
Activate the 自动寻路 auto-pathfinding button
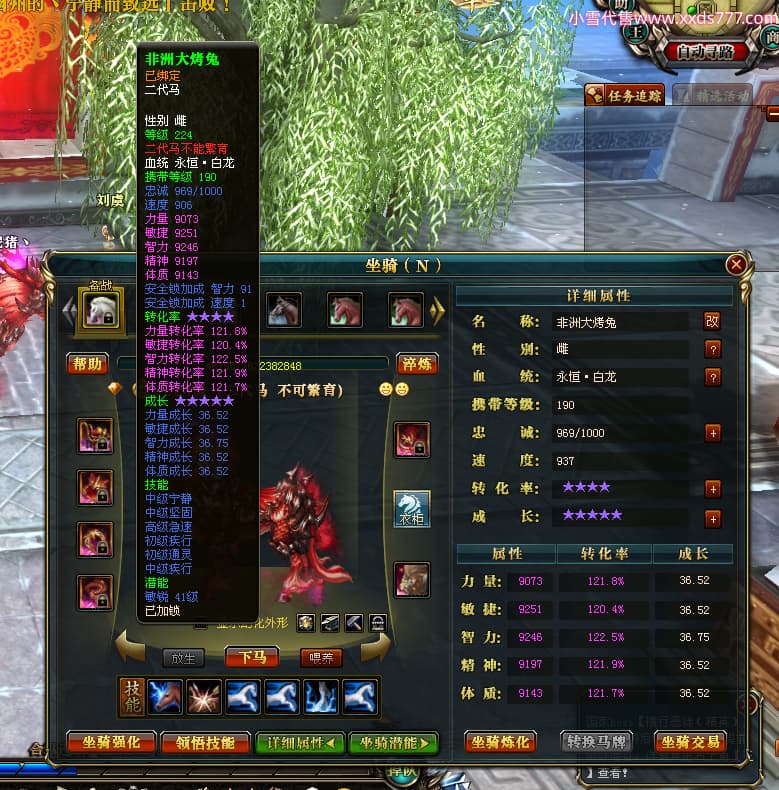coord(711,52)
